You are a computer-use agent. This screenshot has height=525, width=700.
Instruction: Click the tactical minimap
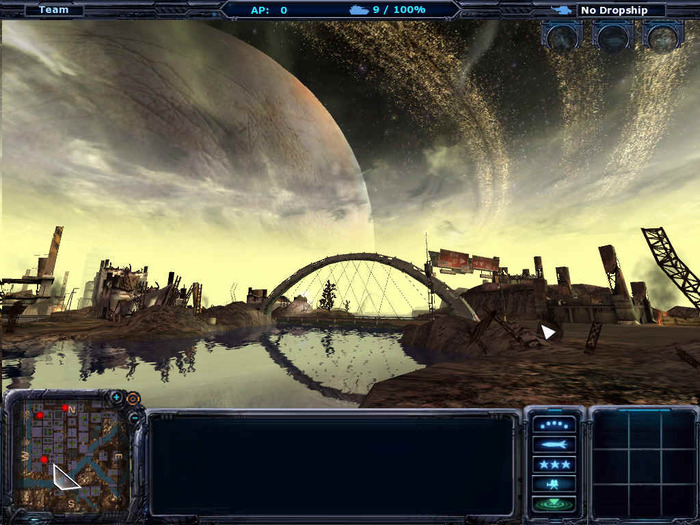pyautogui.click(x=70, y=452)
